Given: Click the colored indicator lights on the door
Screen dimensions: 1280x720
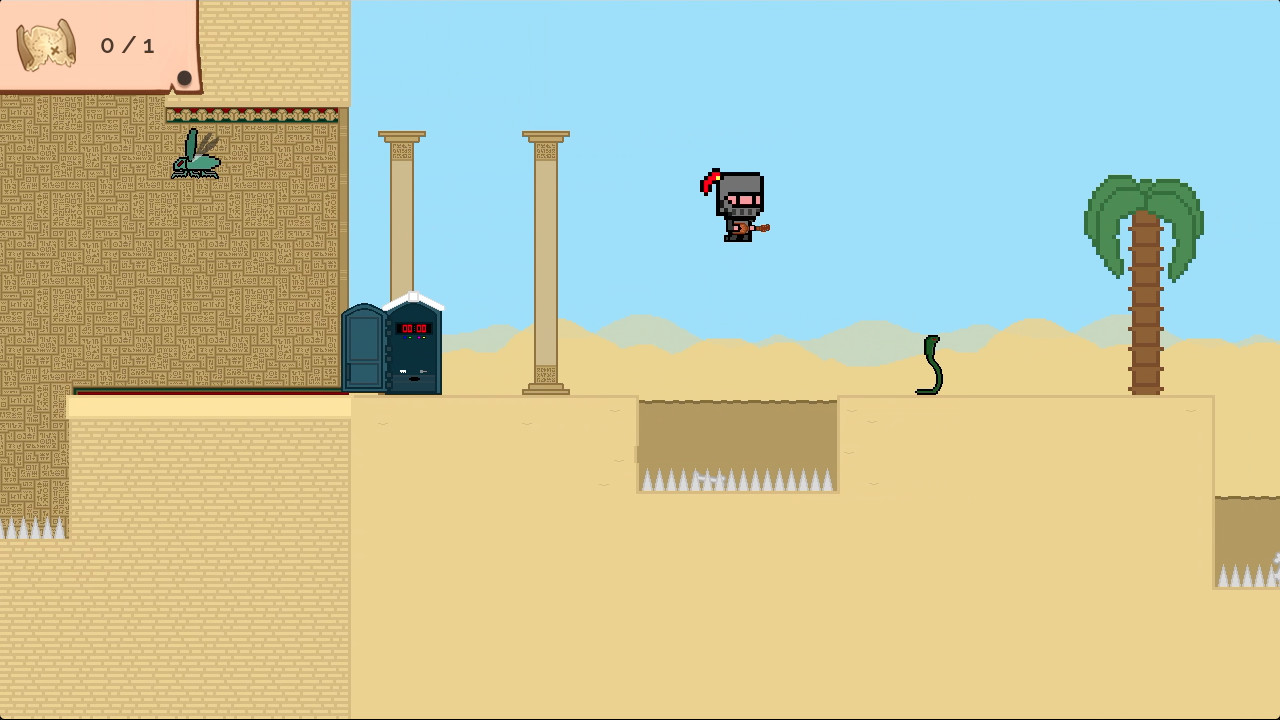Looking at the screenshot, I should coord(414,337).
